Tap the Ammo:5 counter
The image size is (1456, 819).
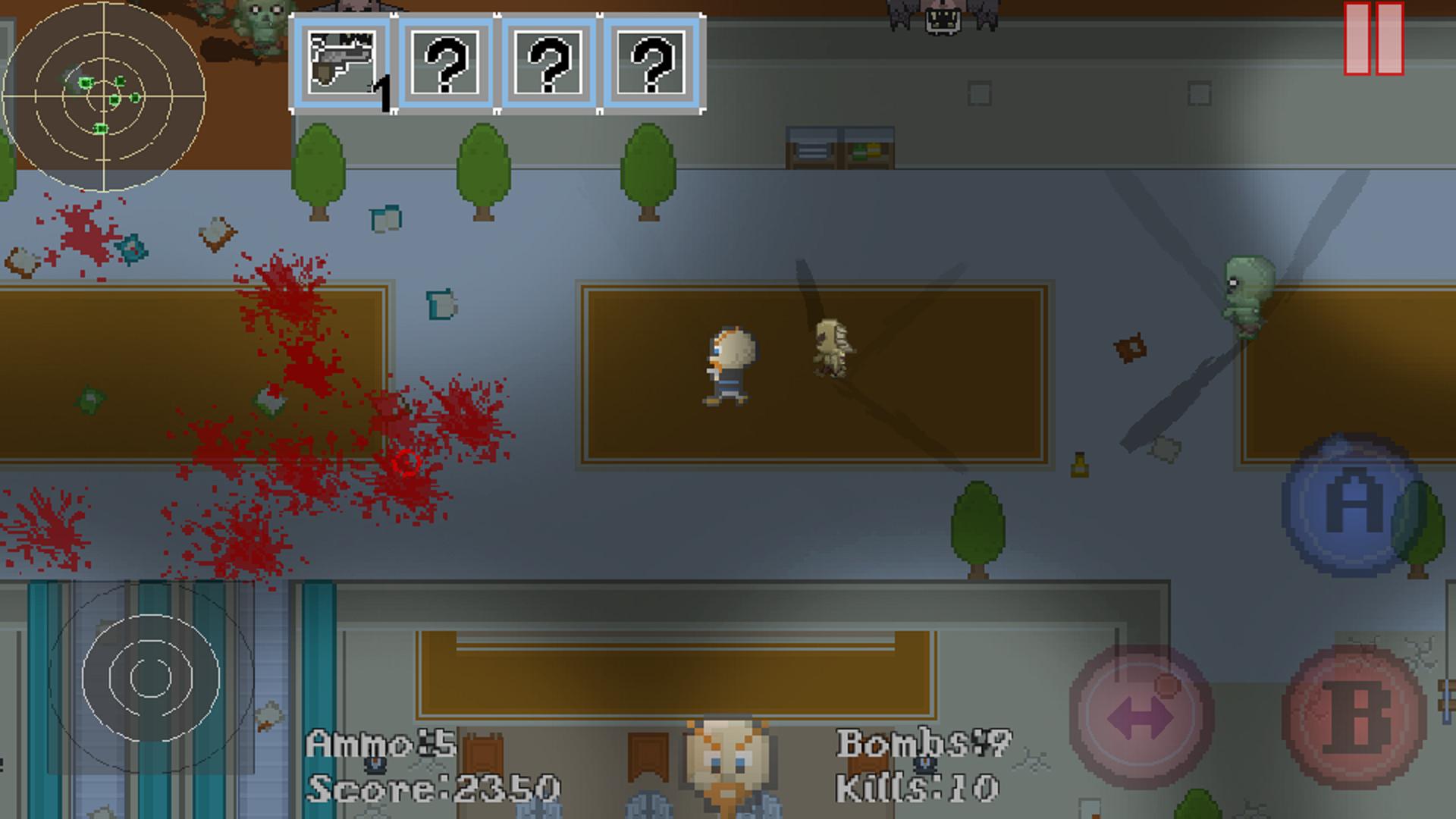379,745
